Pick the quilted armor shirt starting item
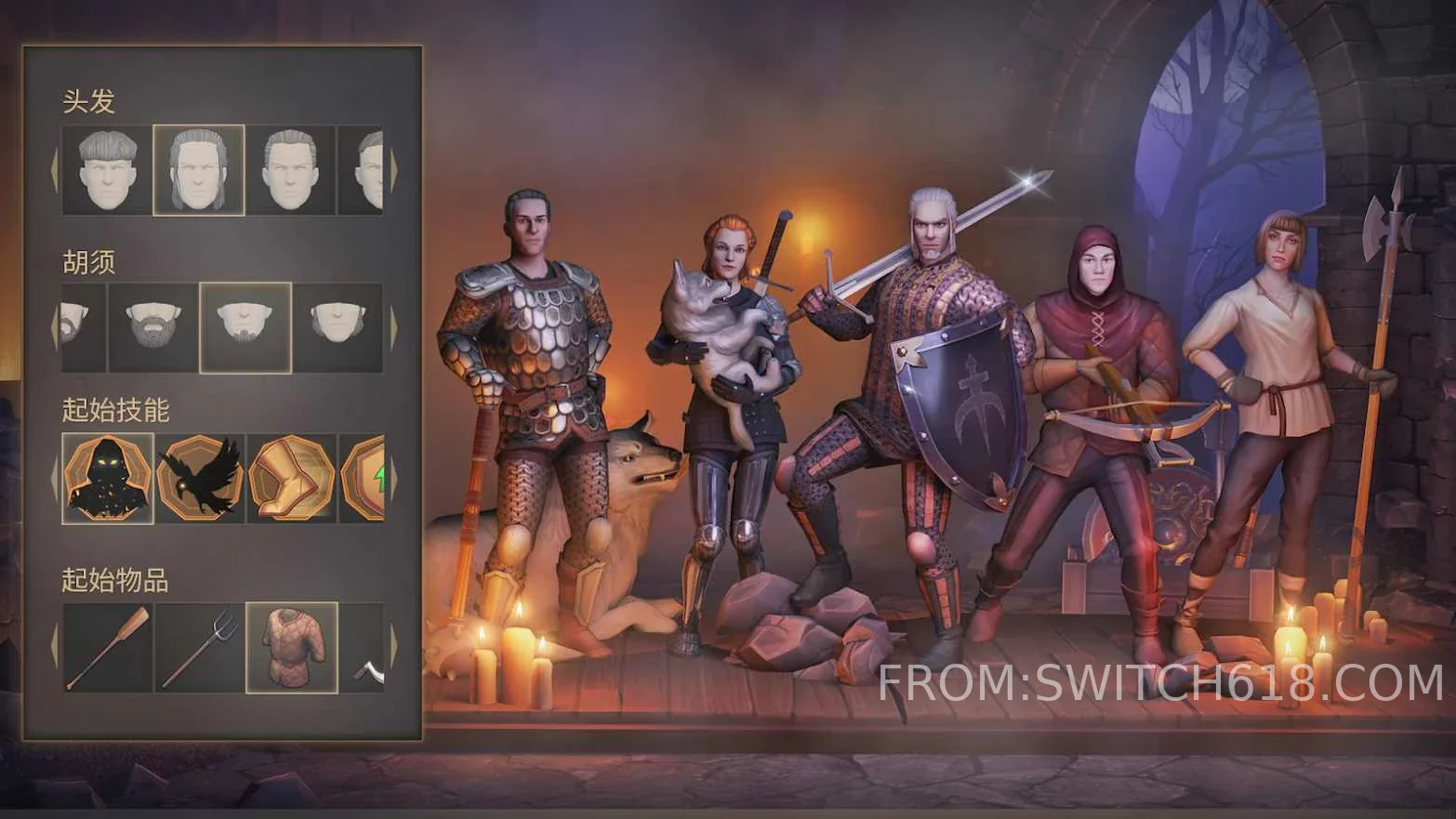Image resolution: width=1456 pixels, height=819 pixels. click(x=291, y=648)
